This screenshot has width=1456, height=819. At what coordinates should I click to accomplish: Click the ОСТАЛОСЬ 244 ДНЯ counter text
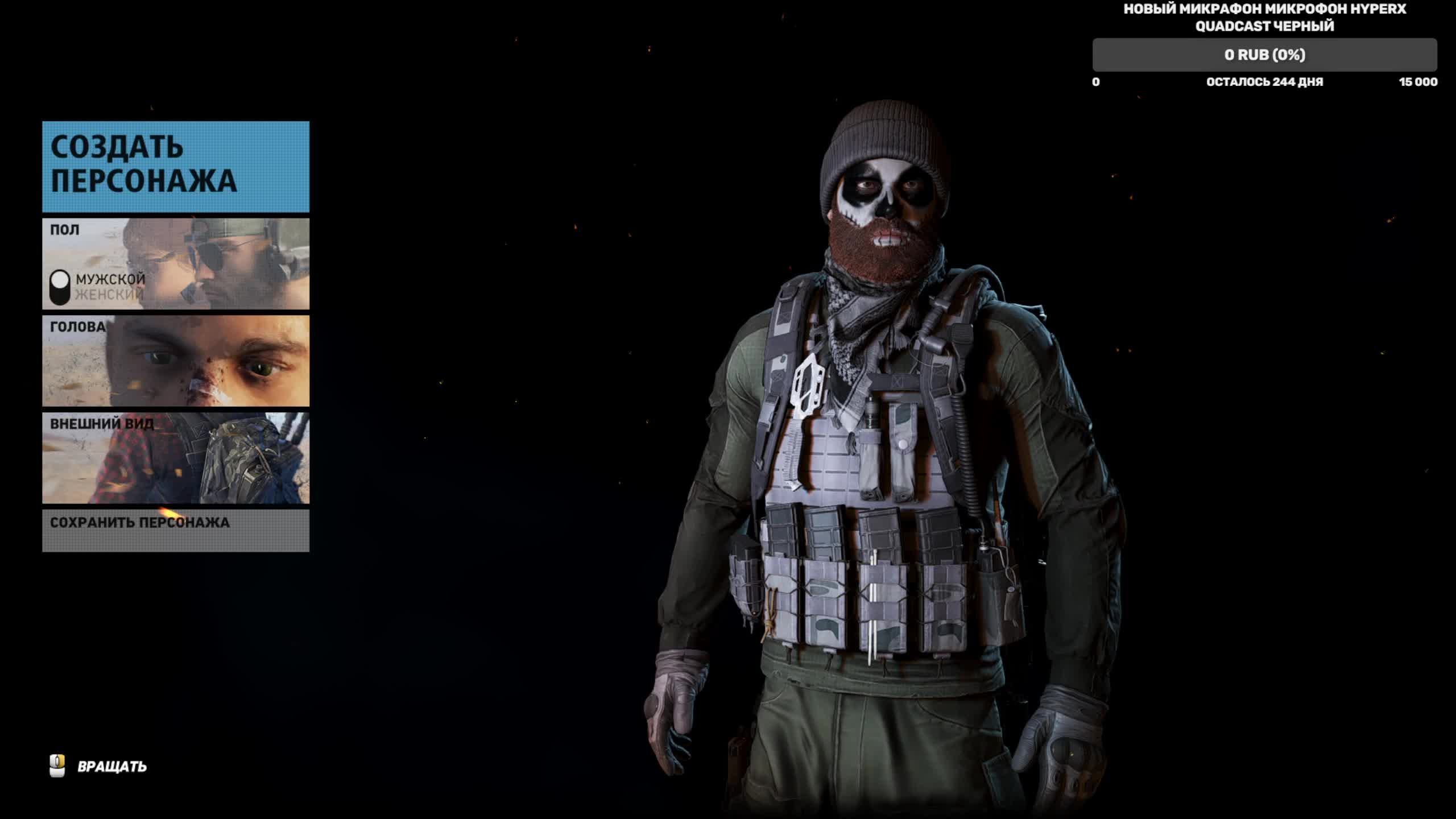point(1264,82)
